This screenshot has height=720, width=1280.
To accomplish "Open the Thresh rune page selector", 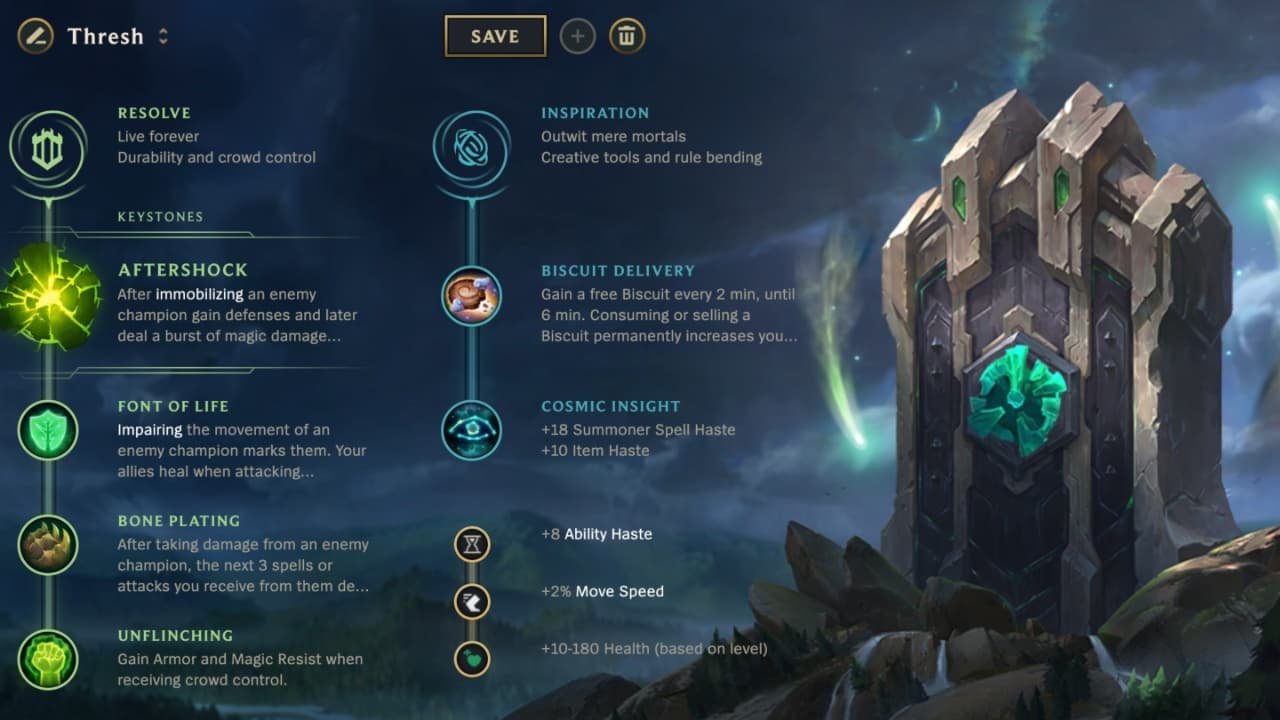I will tap(105, 36).
